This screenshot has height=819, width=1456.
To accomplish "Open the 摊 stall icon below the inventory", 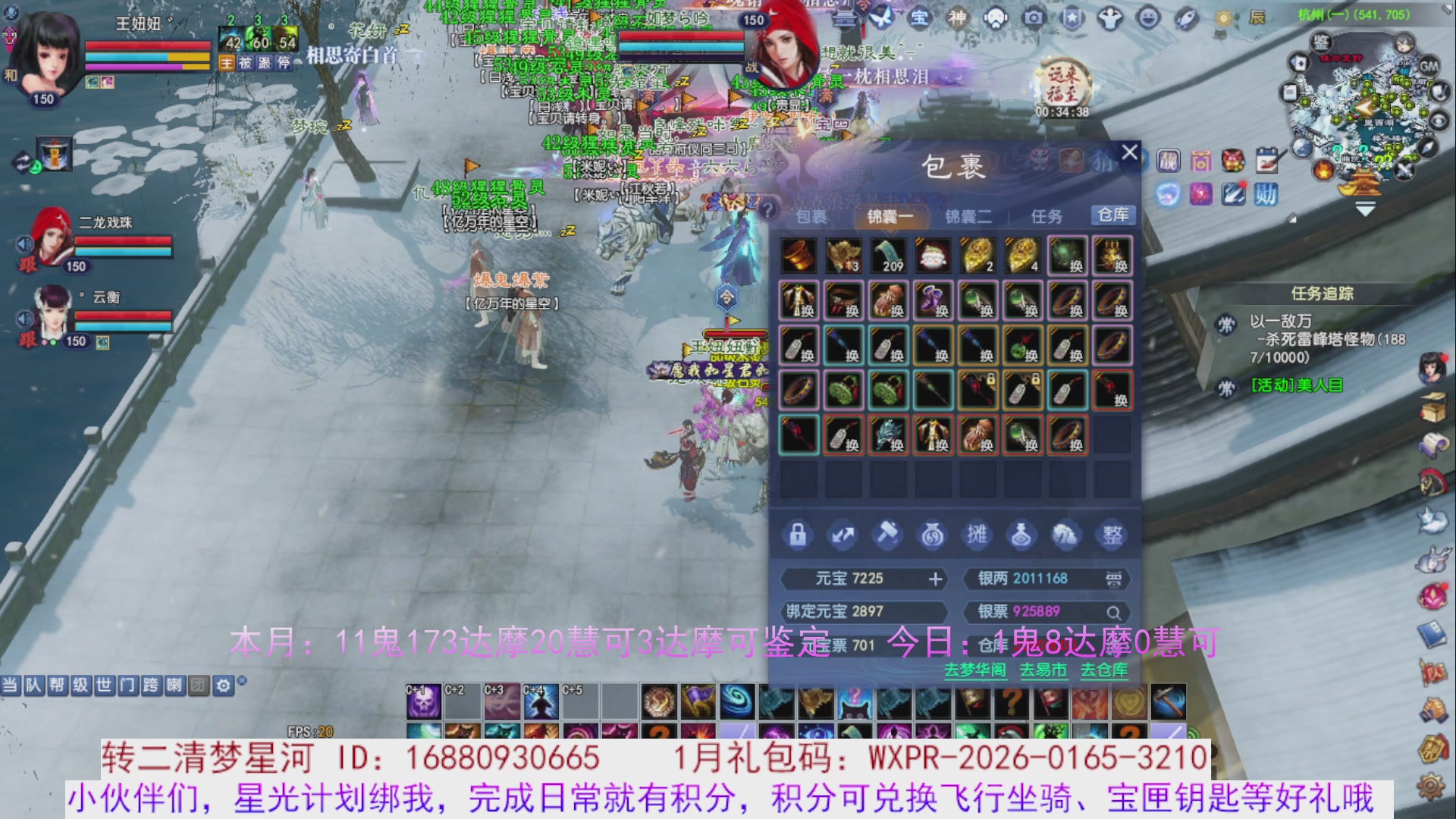I will [x=977, y=535].
